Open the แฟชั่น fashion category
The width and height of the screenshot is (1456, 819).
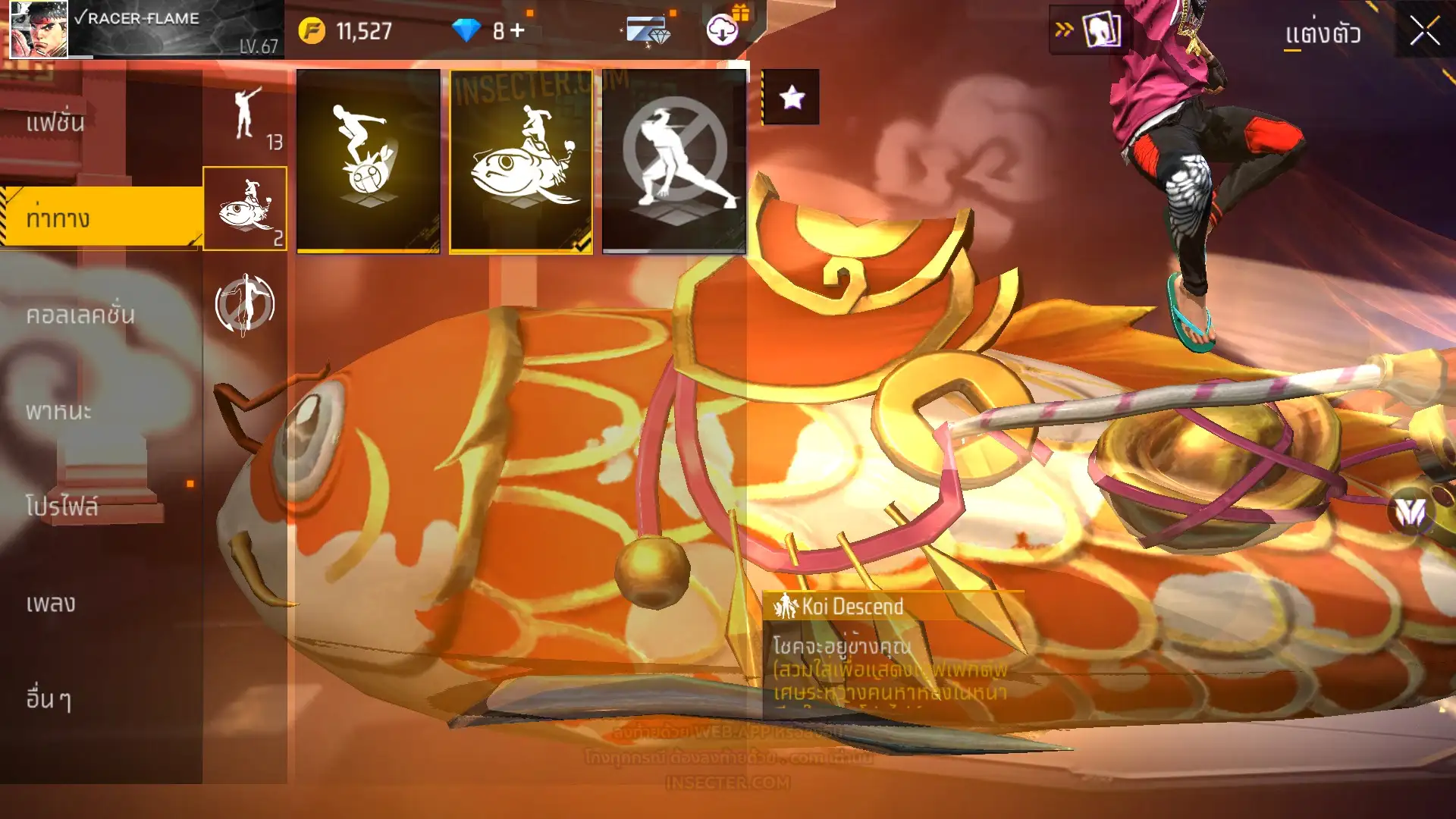click(x=57, y=123)
